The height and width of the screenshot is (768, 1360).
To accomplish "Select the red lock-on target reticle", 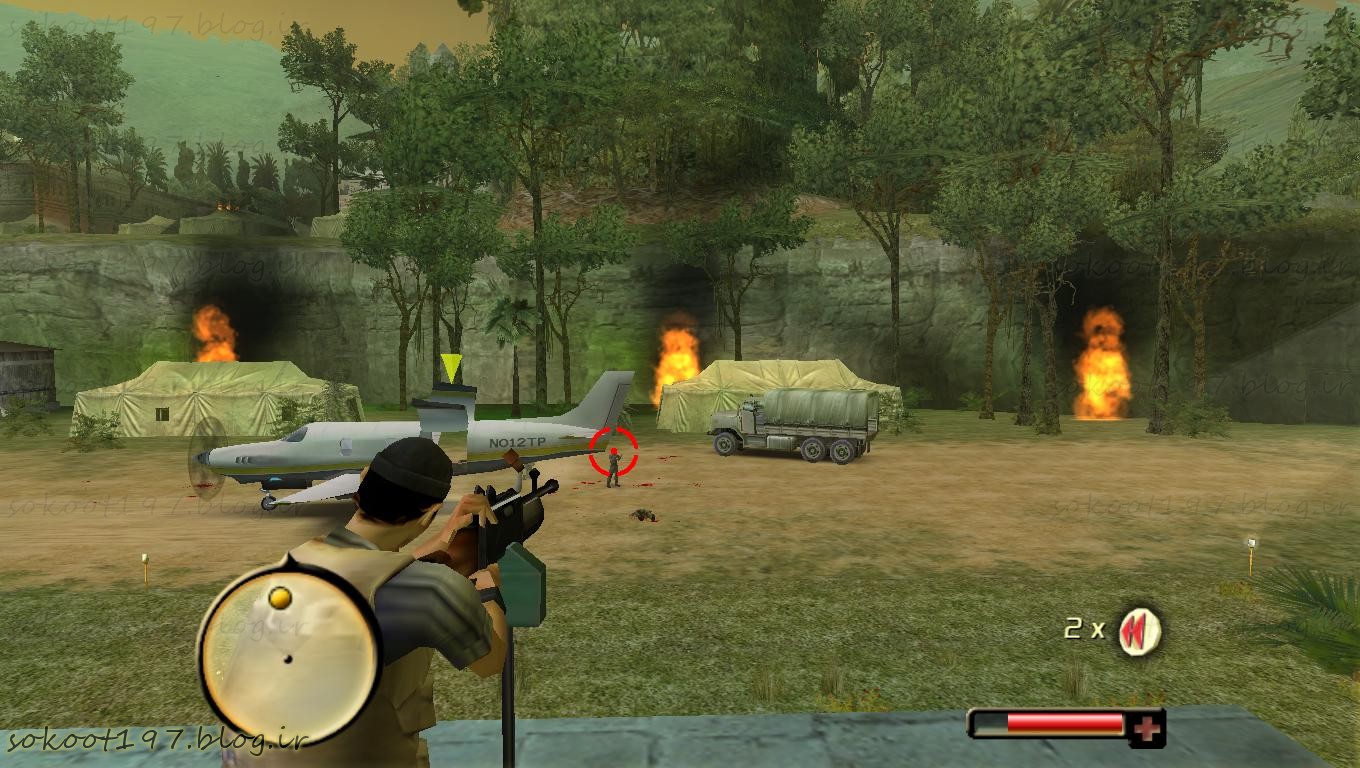I will point(613,452).
